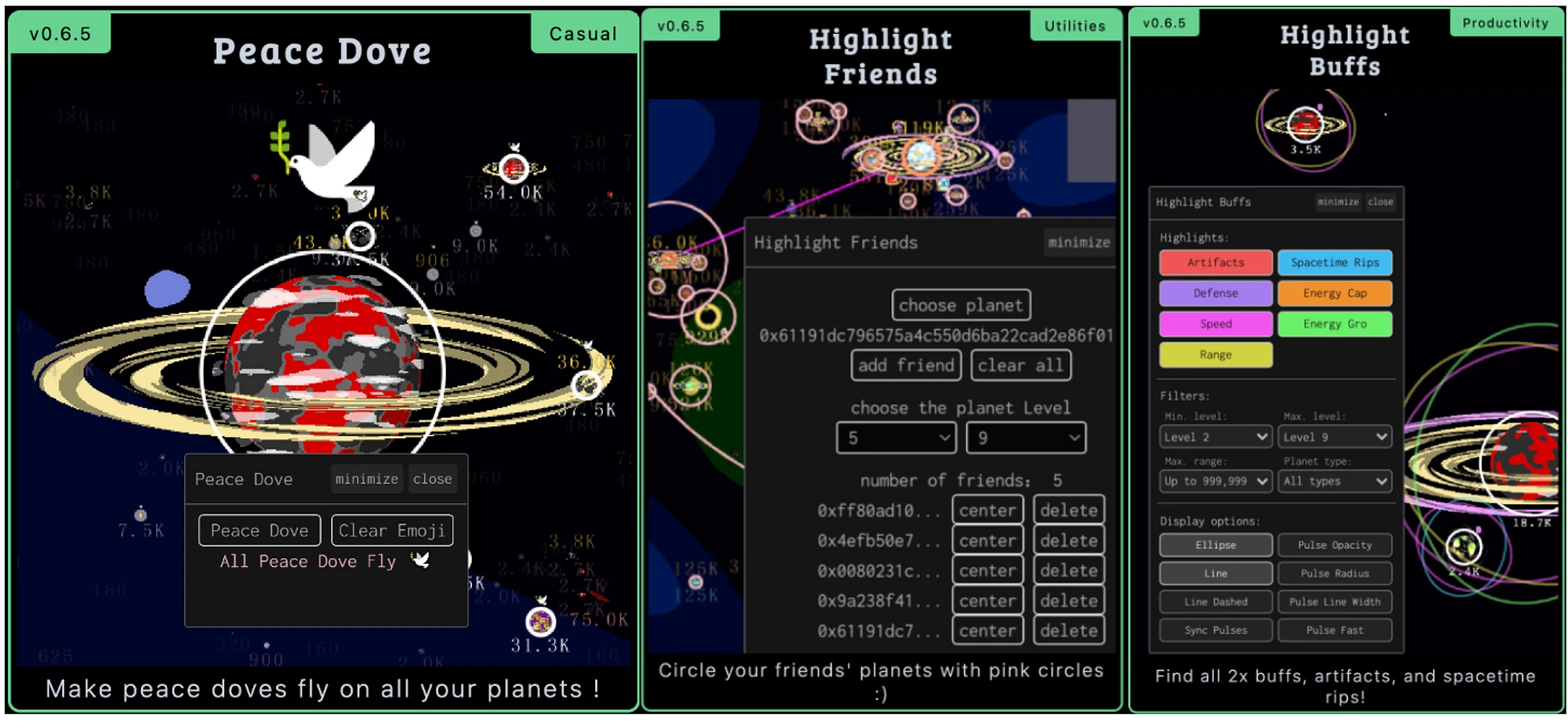Screen dimensions: 1568x722
Task: Enable the Speed buff highlight
Action: tap(1215, 324)
